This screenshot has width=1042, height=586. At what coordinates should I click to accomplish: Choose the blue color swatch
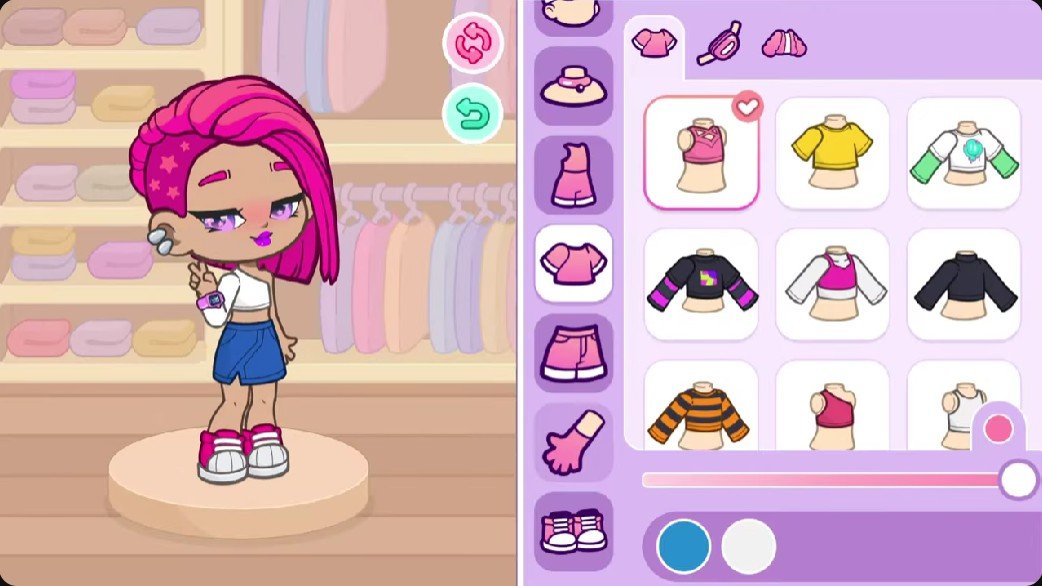[x=684, y=547]
